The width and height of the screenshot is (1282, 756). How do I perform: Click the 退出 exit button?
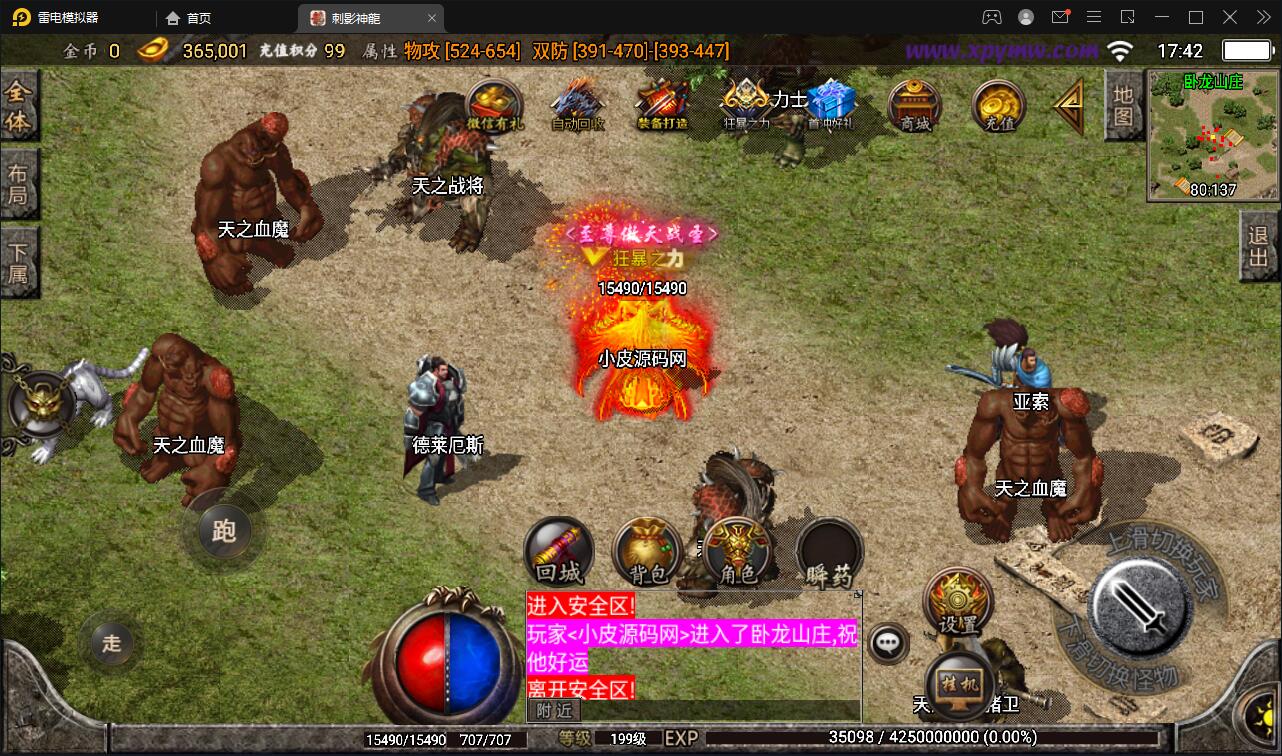1258,246
